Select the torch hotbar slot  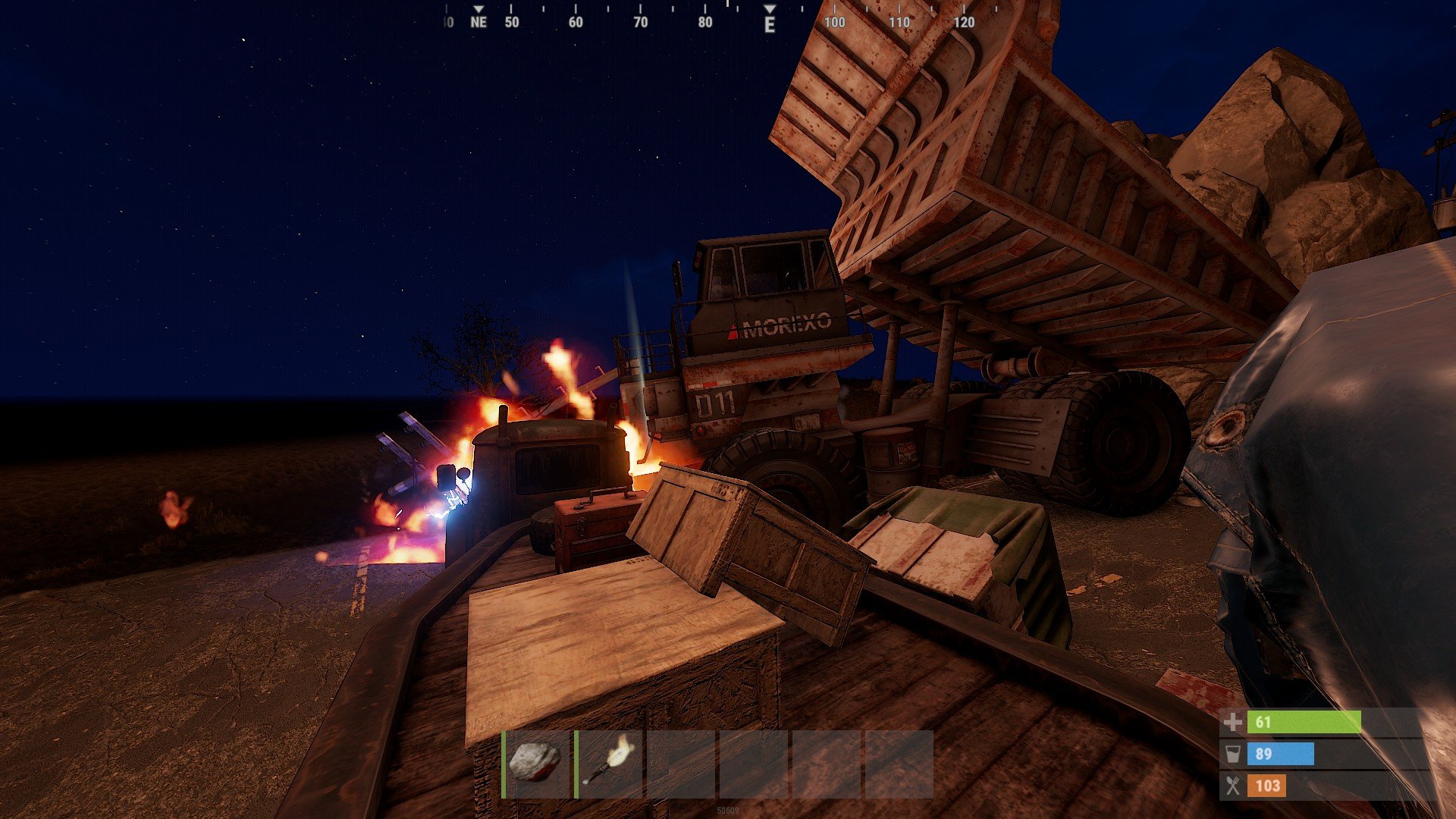coord(610,763)
